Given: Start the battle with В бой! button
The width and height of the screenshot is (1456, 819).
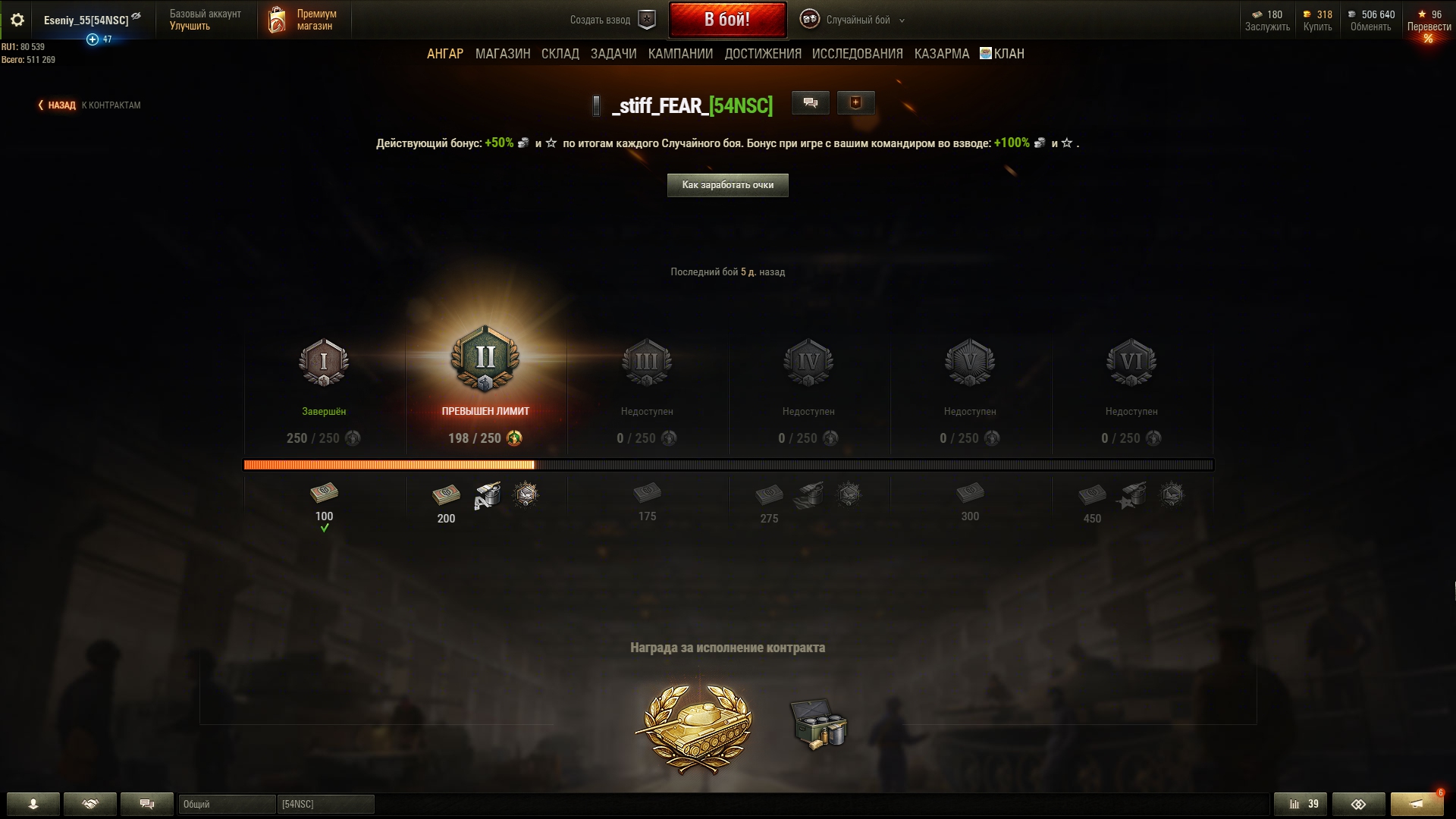Looking at the screenshot, I should point(726,20).
